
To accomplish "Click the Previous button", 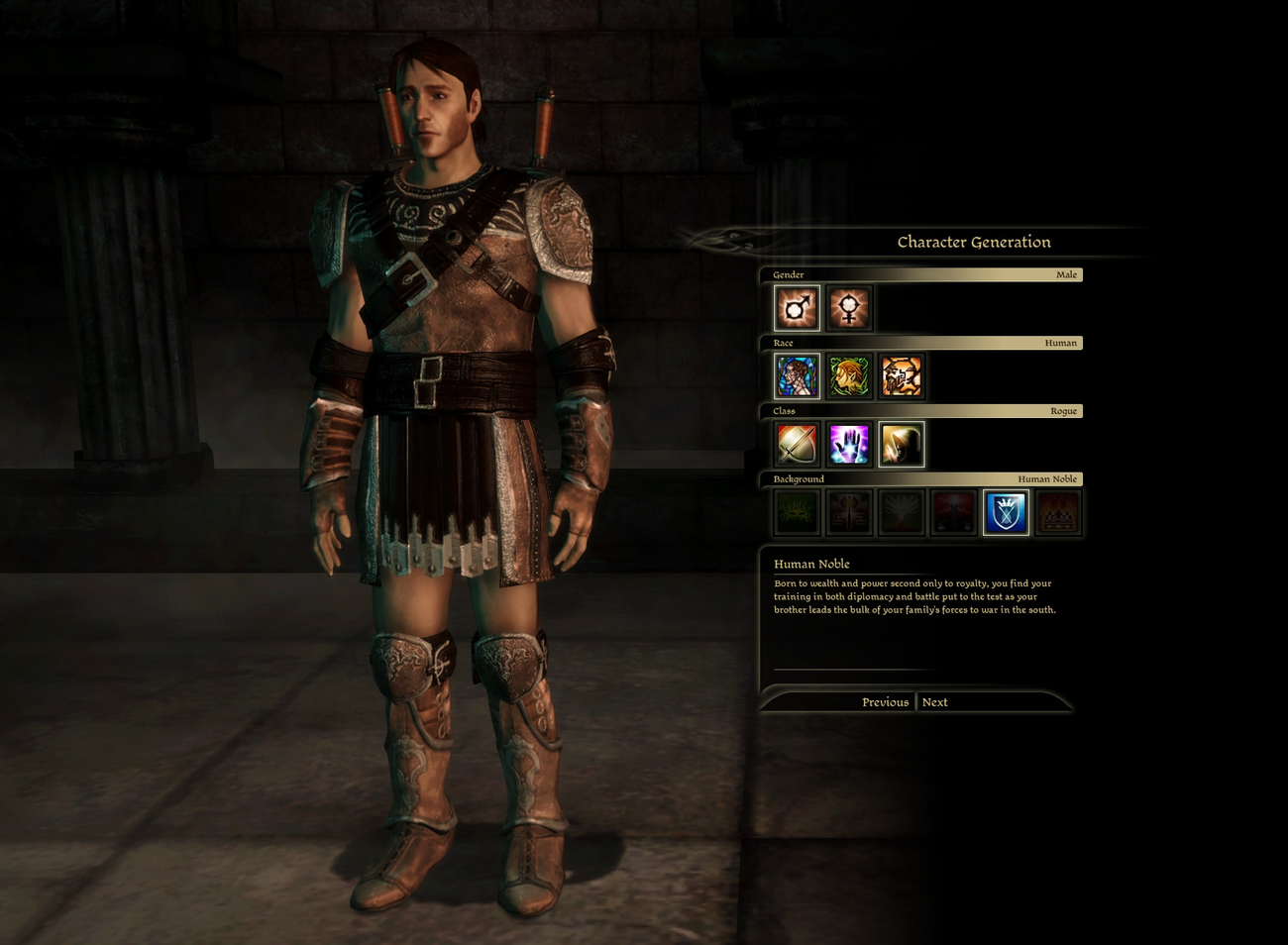I will click(x=884, y=701).
